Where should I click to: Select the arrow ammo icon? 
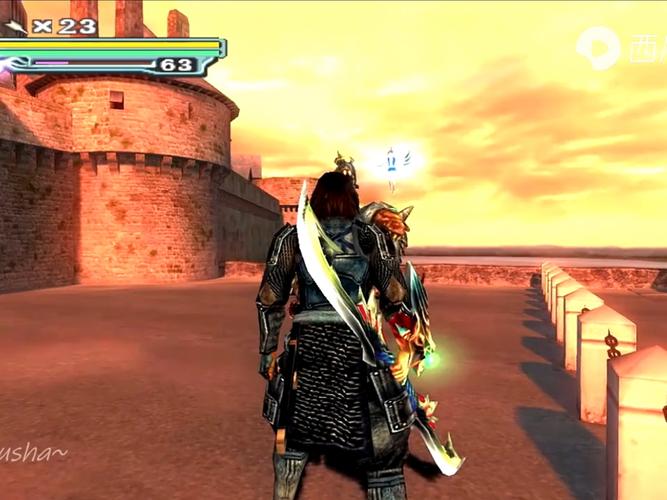point(16,25)
